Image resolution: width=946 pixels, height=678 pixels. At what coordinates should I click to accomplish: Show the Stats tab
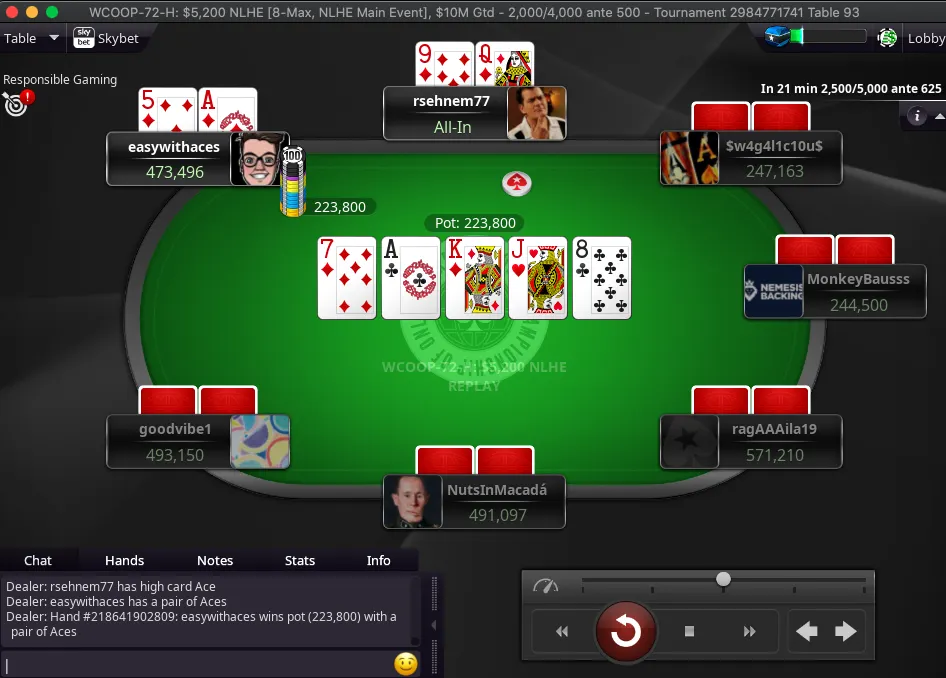pos(300,560)
